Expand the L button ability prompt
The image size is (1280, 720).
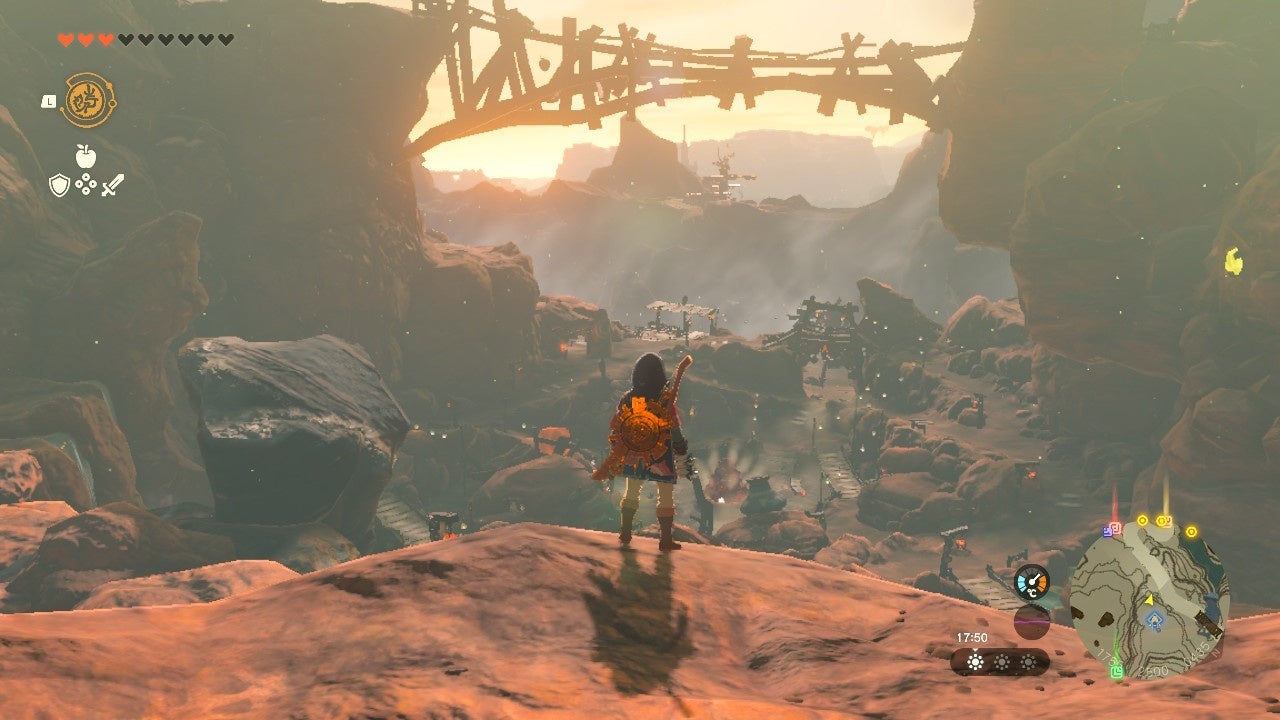pyautogui.click(x=49, y=102)
